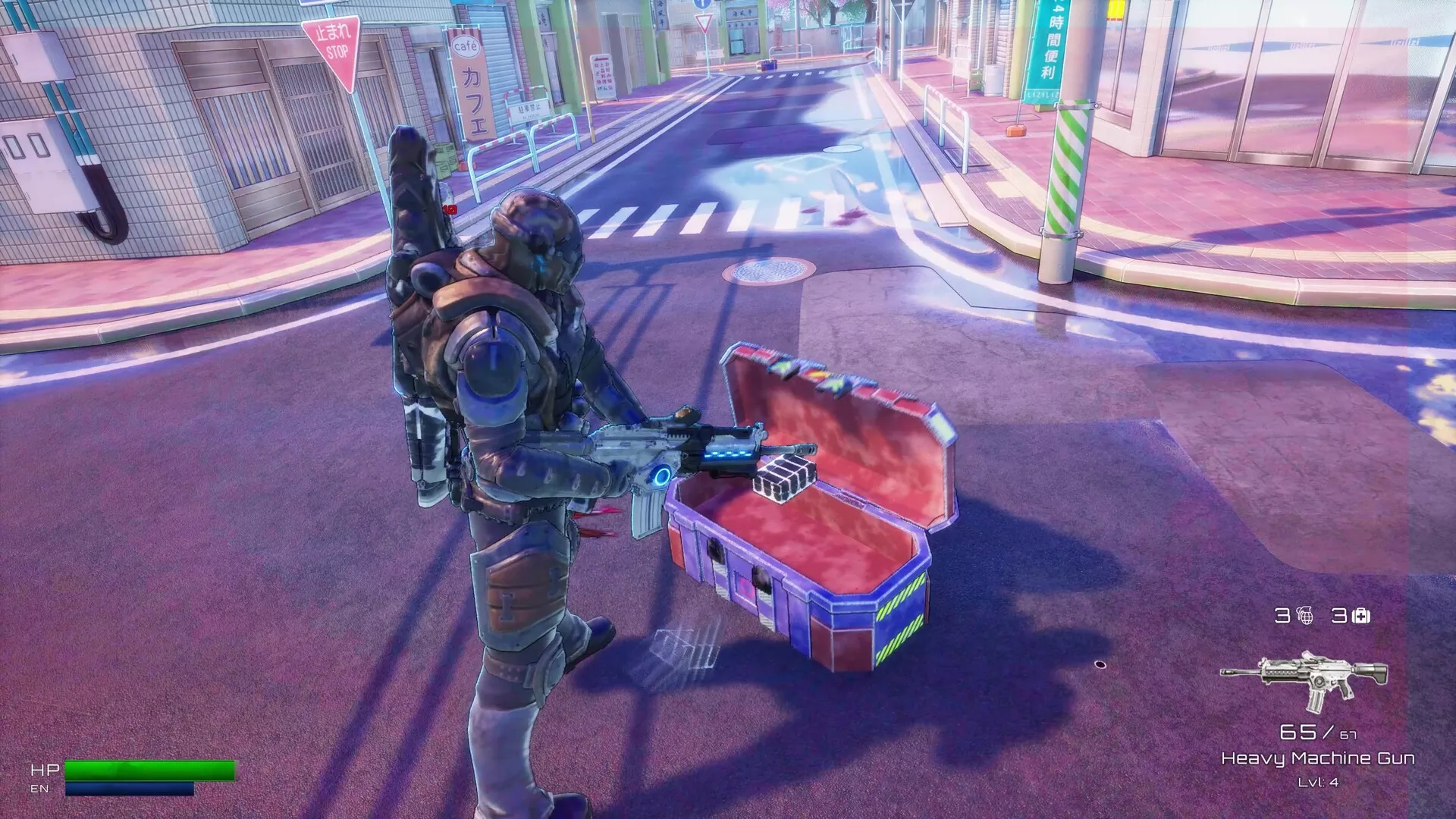Select the Heavy Machine Gun weapon icon

1304,679
